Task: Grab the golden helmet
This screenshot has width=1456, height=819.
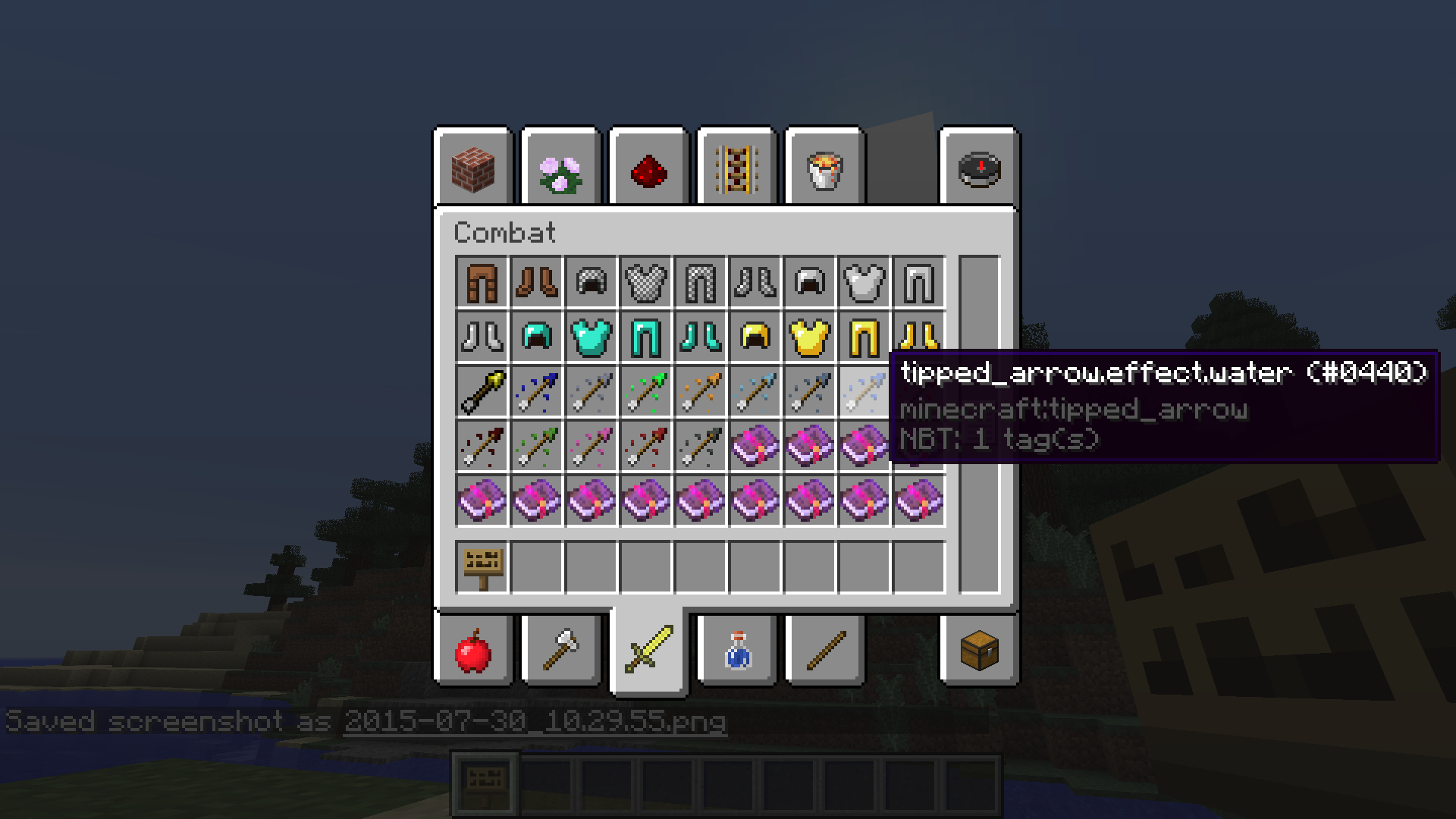Action: [x=755, y=337]
